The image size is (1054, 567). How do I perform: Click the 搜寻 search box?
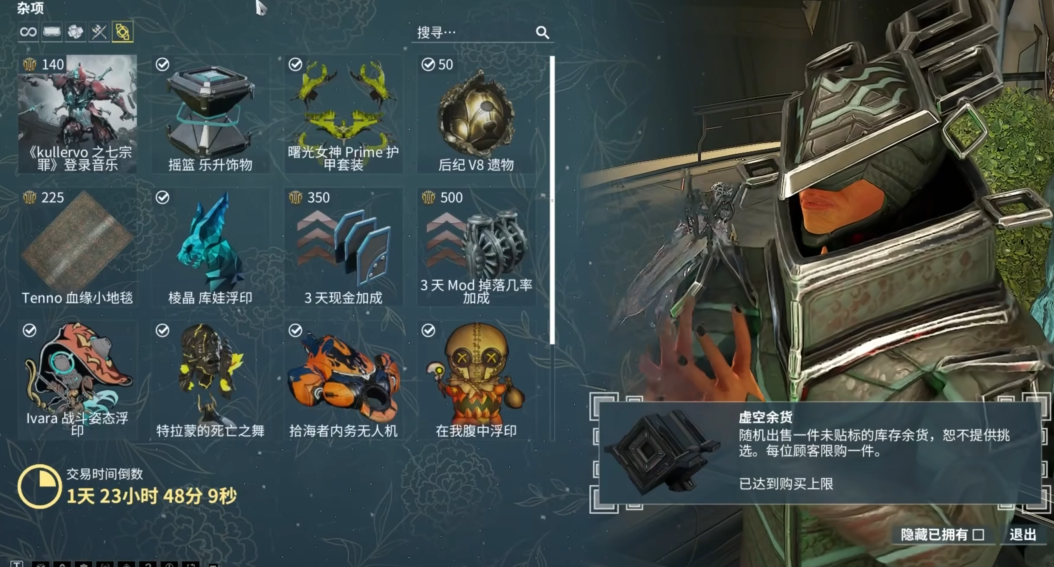[473, 33]
